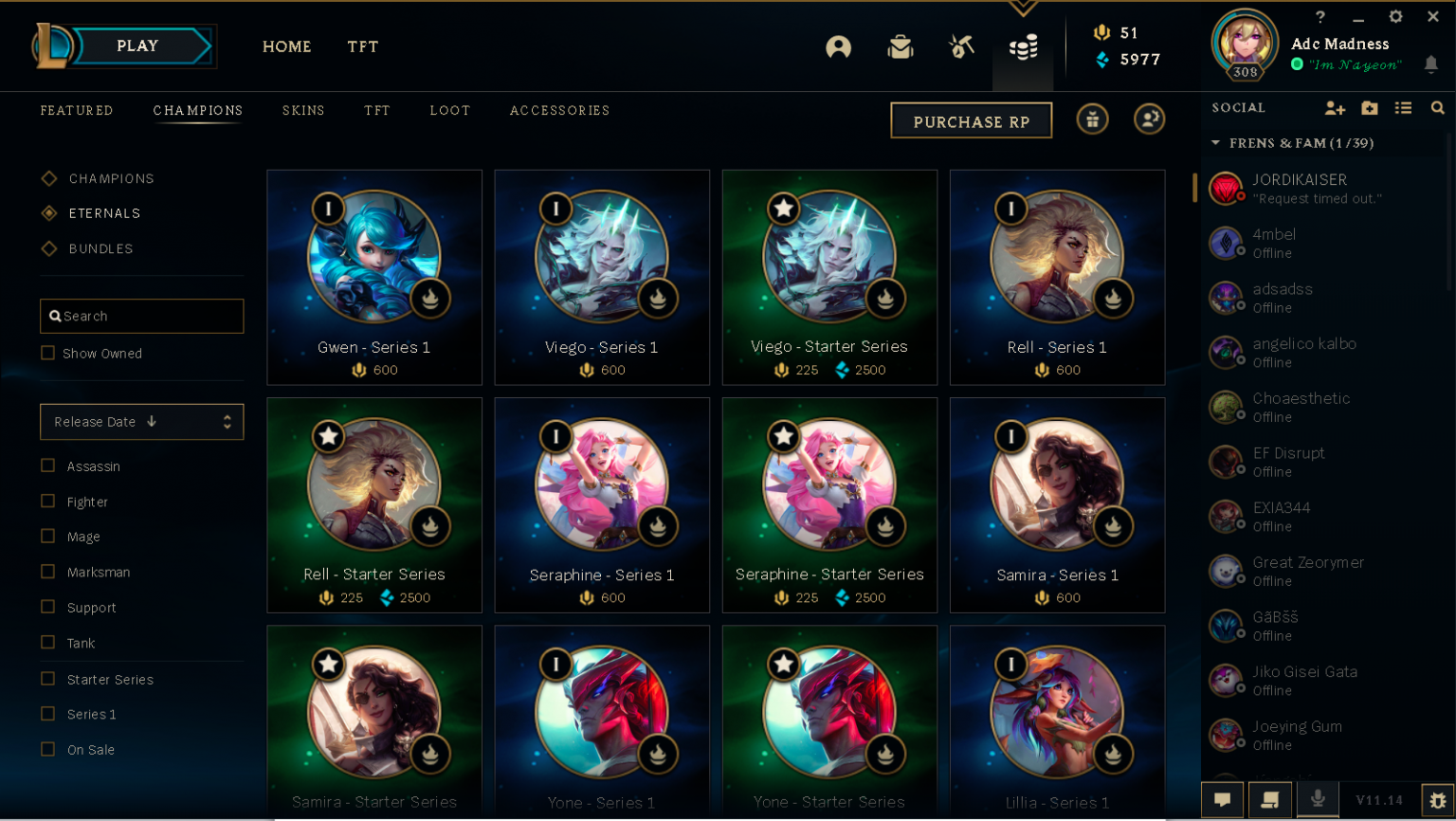The image size is (1456, 821).
Task: Open the TFT tab in navigation
Action: click(x=363, y=46)
